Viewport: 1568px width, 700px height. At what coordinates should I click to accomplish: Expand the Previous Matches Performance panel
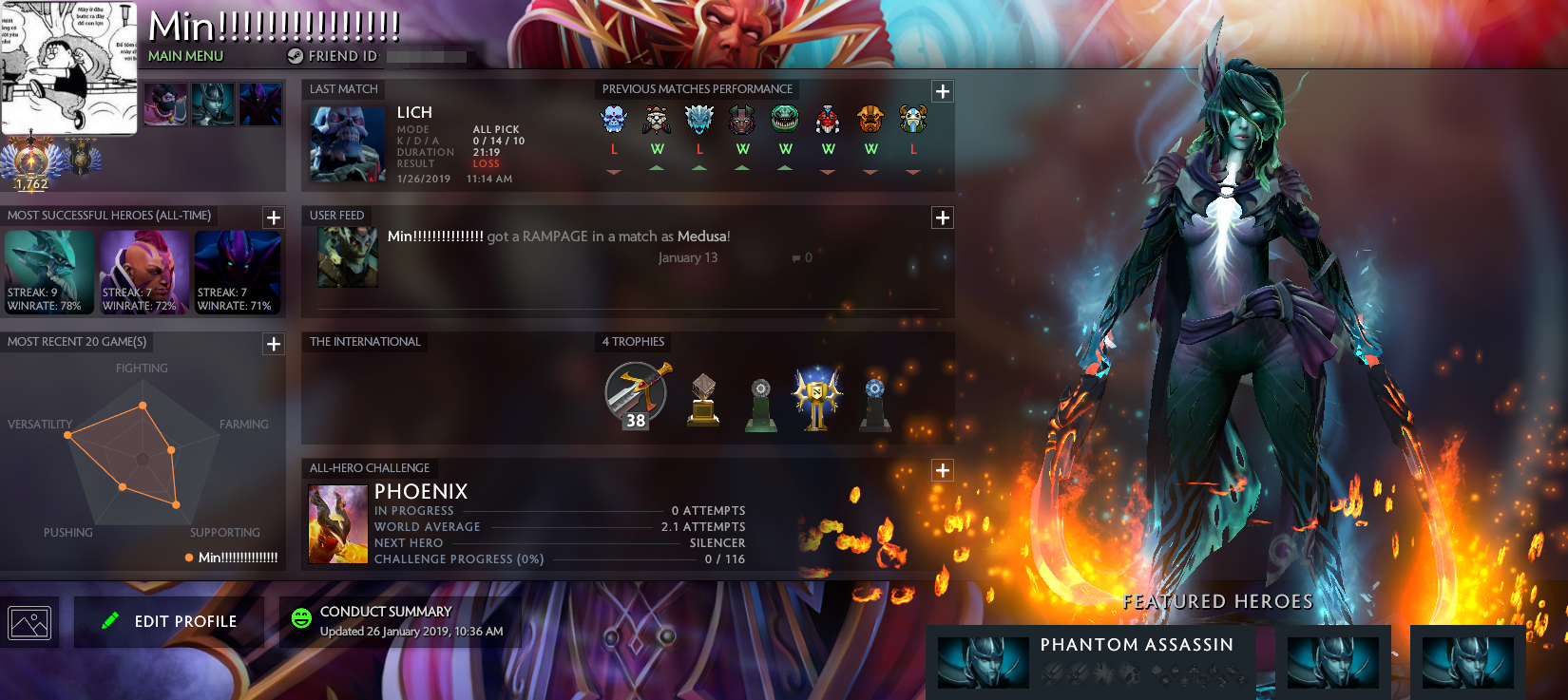coord(942,91)
